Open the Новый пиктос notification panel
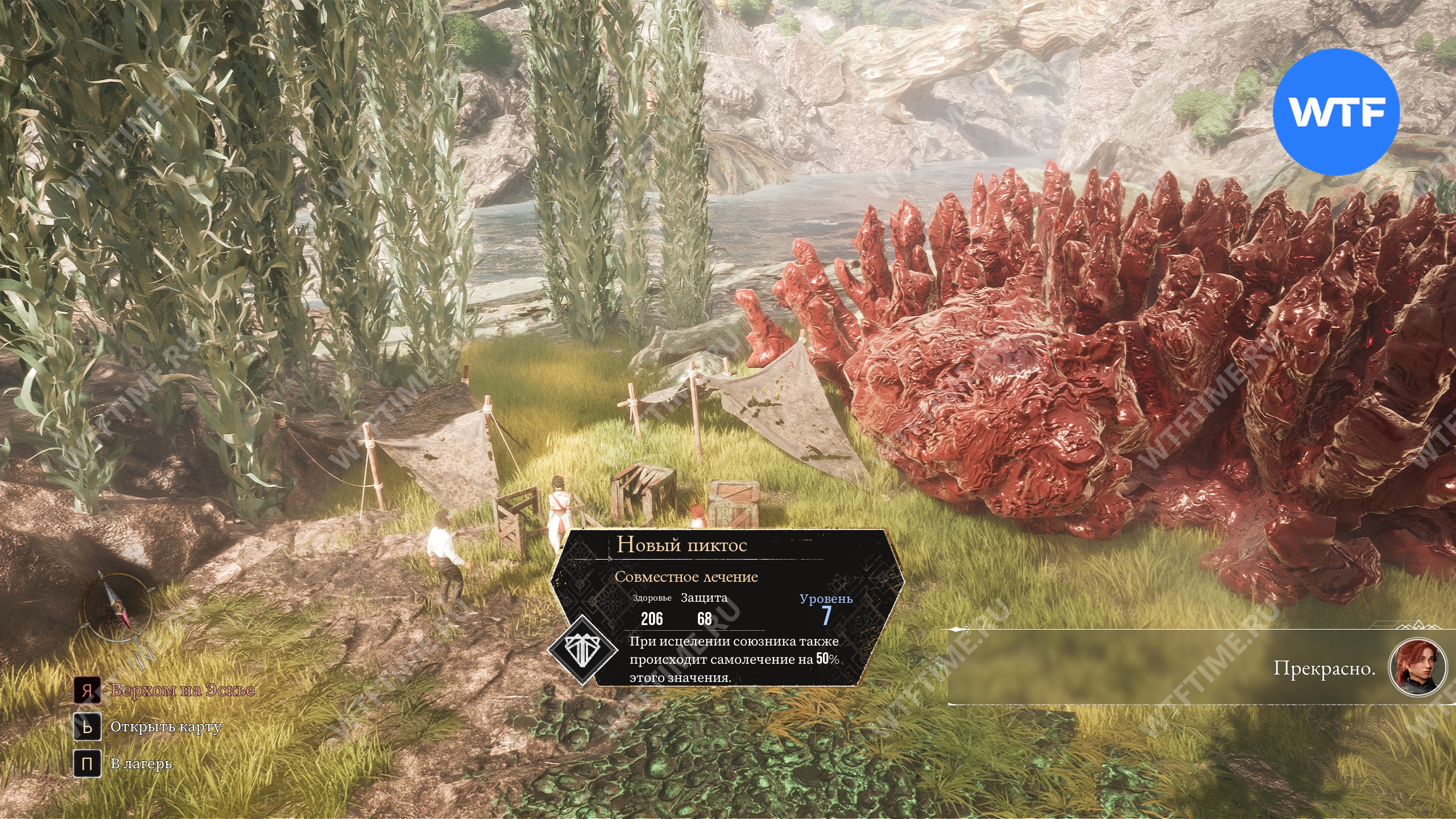The image size is (1456, 819). click(x=726, y=607)
